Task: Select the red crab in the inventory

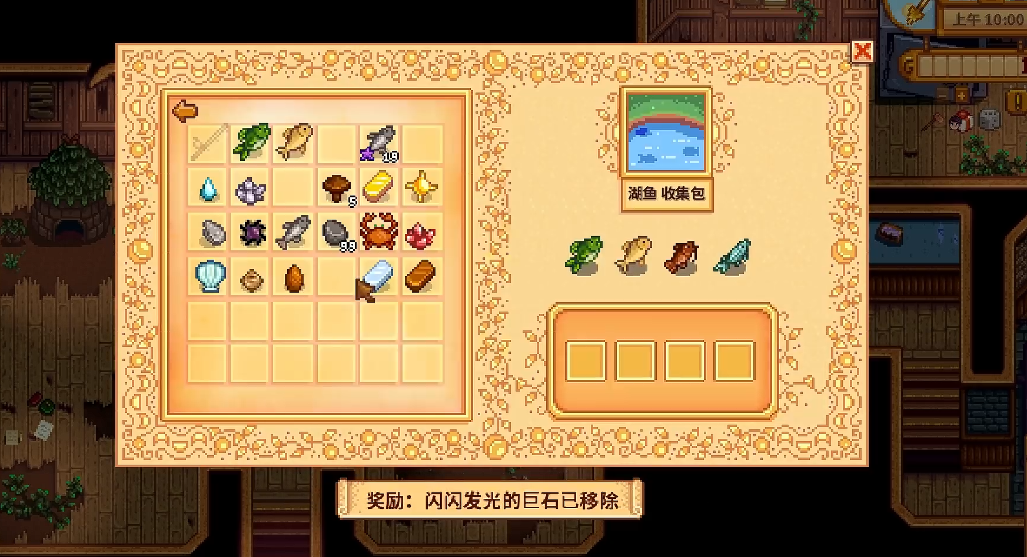Action: (380, 232)
